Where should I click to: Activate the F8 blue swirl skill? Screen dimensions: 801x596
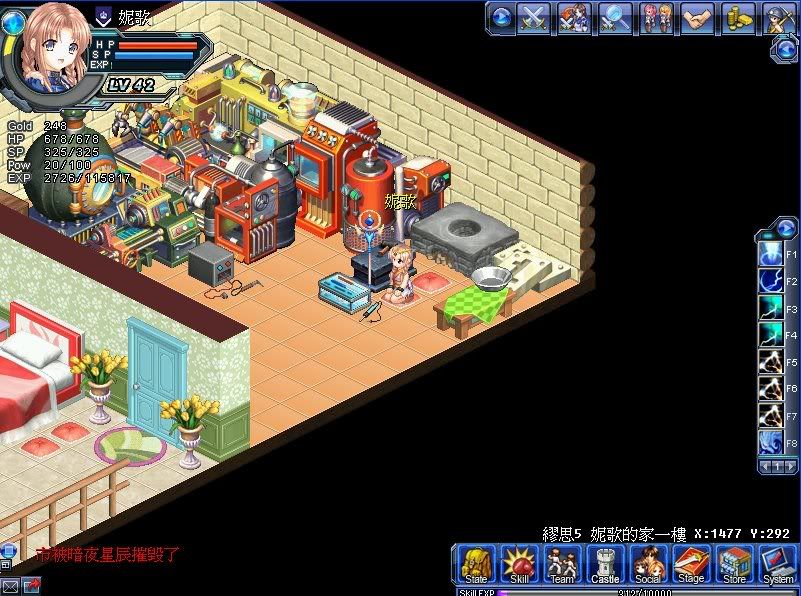click(x=770, y=442)
